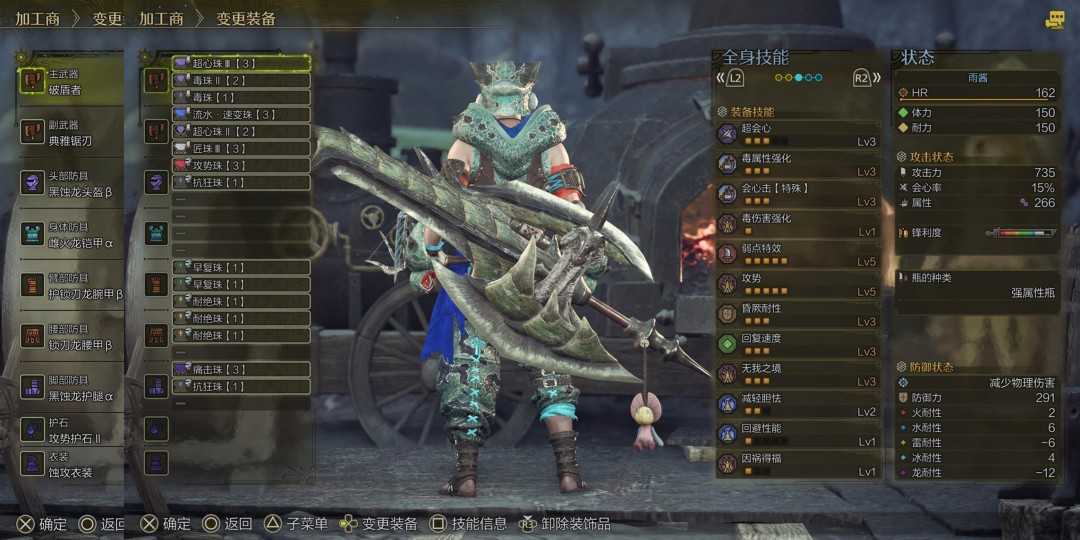Choose the leg armor 黑蚀龙护腿α
The image size is (1080, 540).
point(70,388)
